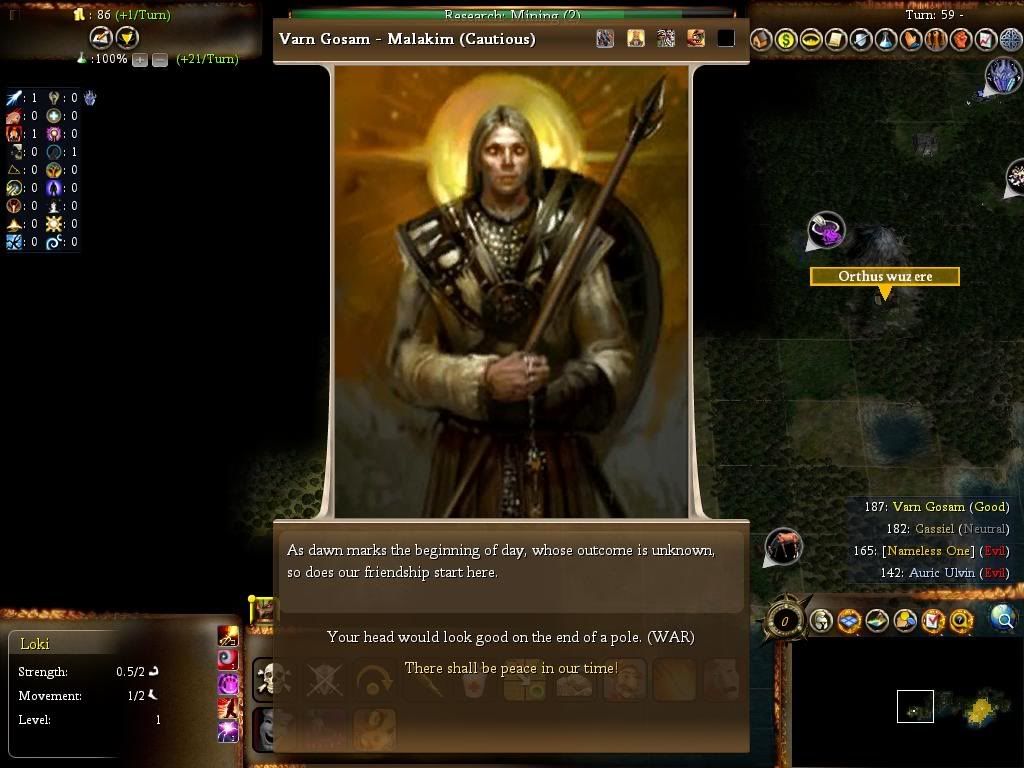Open the Military Advisor shield icon

[861, 40]
